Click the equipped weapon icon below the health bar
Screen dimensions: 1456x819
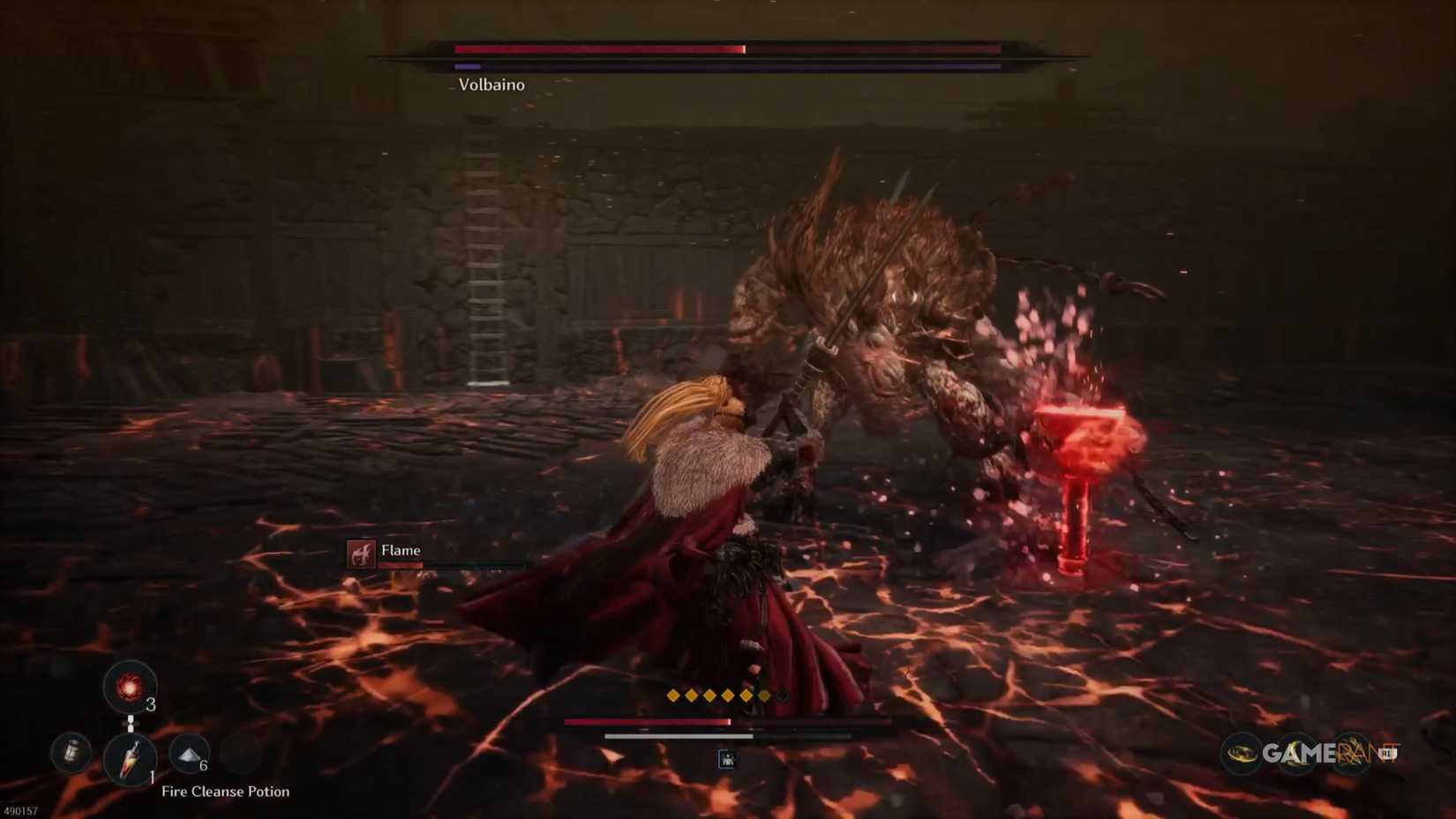(726, 759)
